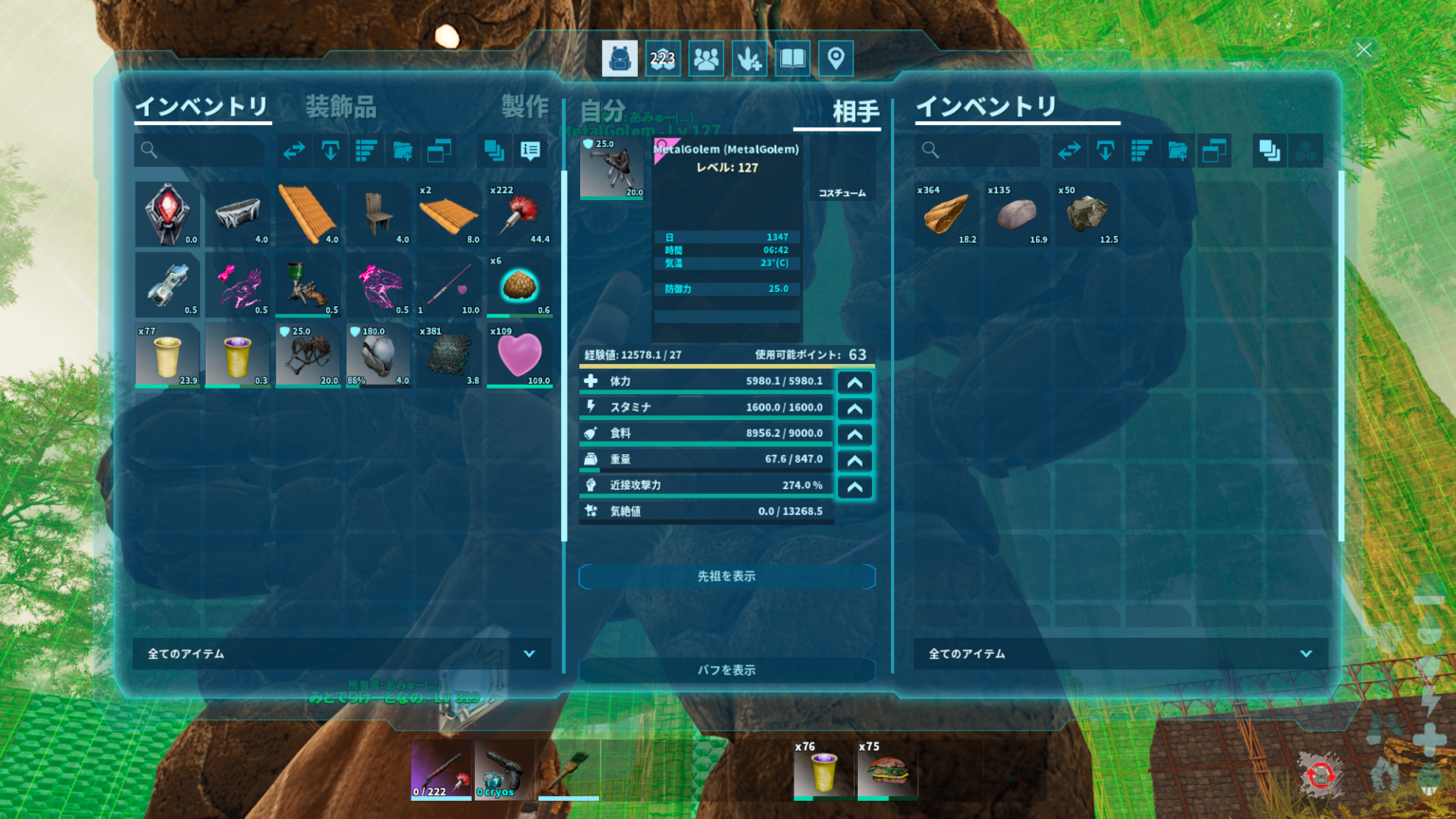Open the explorer notes book icon
The width and height of the screenshot is (1456, 819).
point(792,58)
